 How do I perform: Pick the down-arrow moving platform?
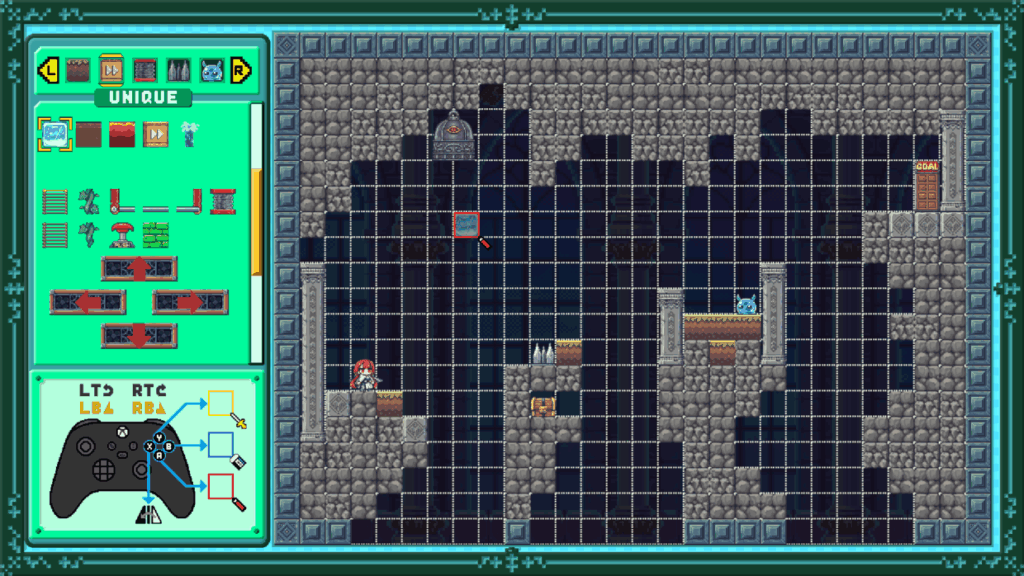click(x=139, y=336)
